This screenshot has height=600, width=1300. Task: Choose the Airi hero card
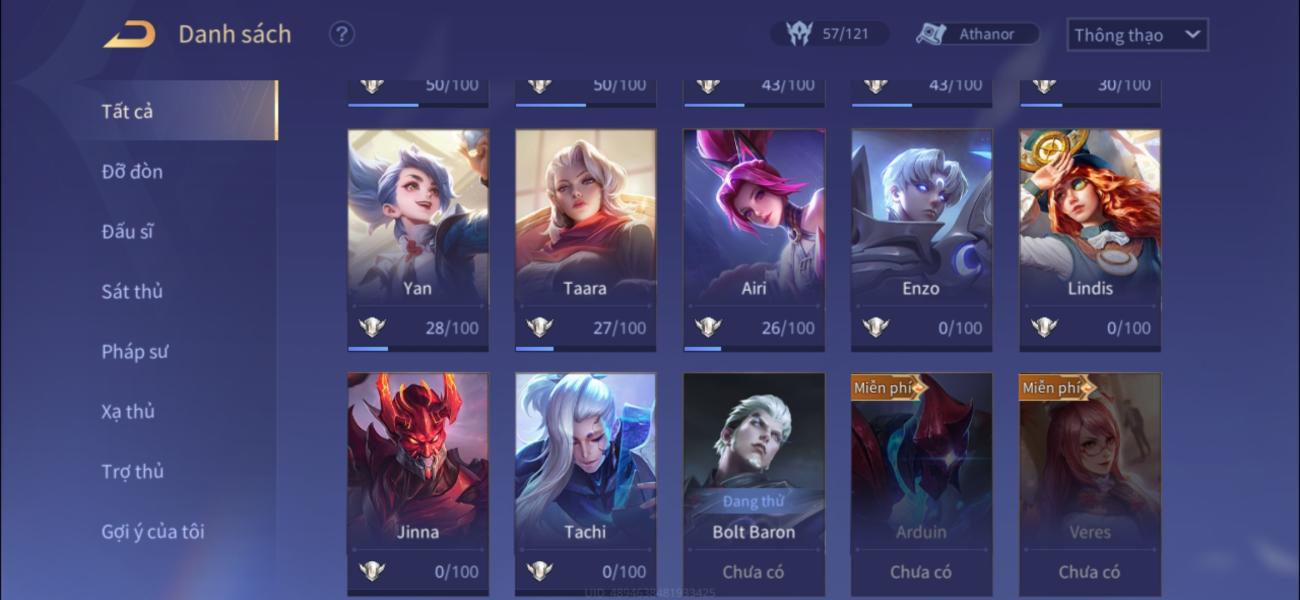pos(754,230)
